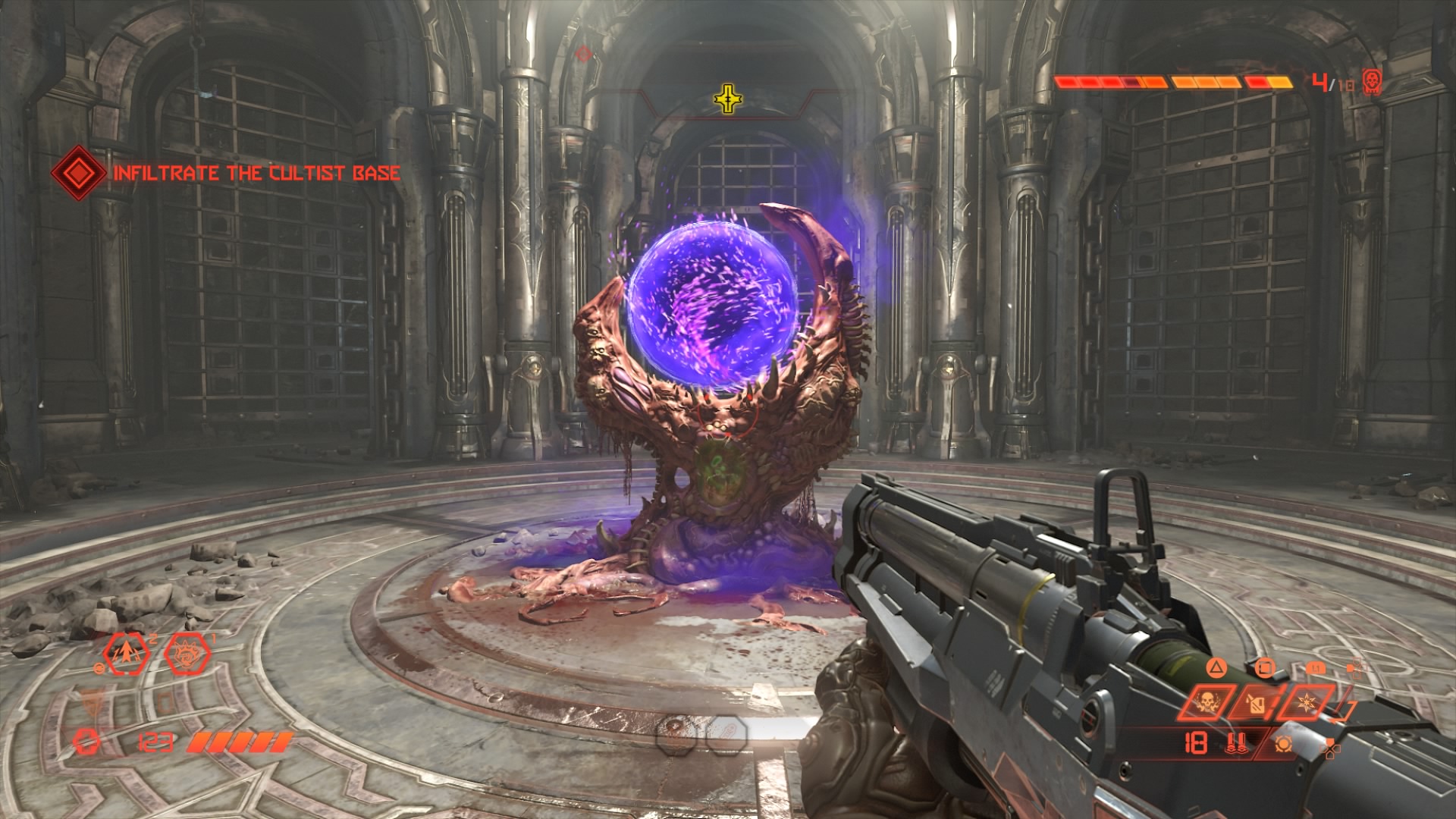1456x819 pixels.
Task: Click the small red diamond compass marker
Action: (x=582, y=54)
